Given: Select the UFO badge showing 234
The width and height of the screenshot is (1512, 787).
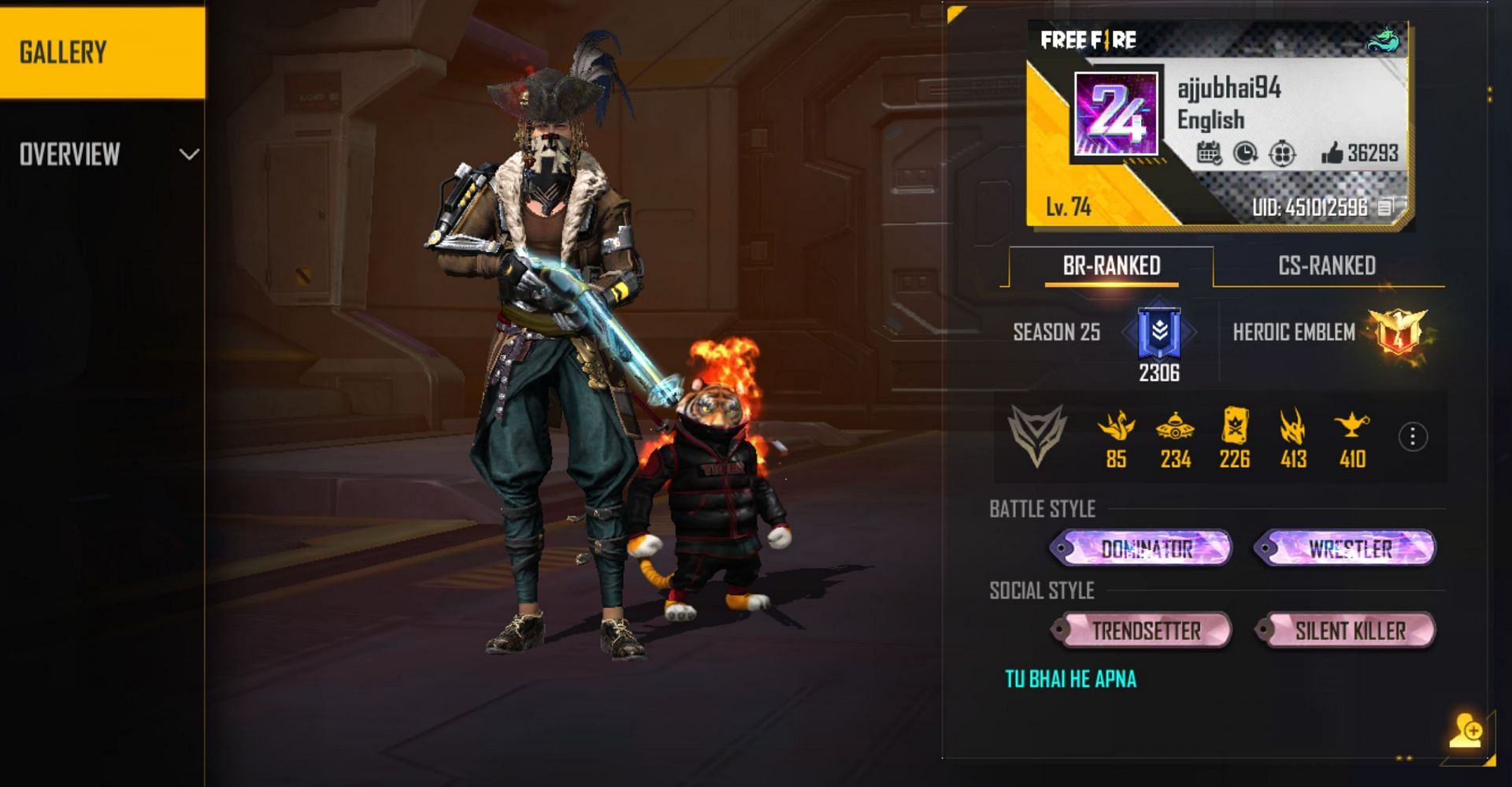Looking at the screenshot, I should pos(1175,428).
